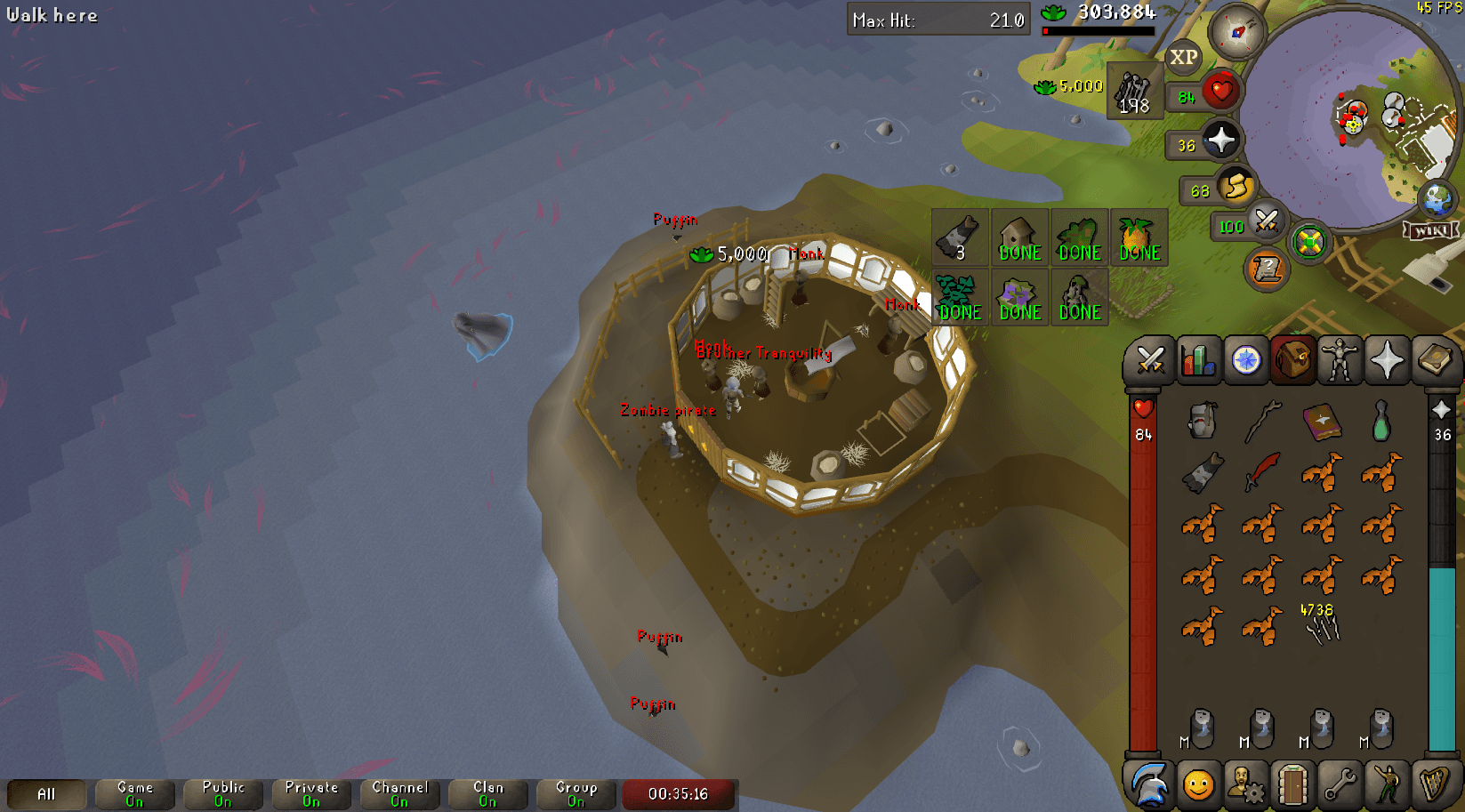Open game settings via the wrench icon
1465x812 pixels.
coord(1341,786)
